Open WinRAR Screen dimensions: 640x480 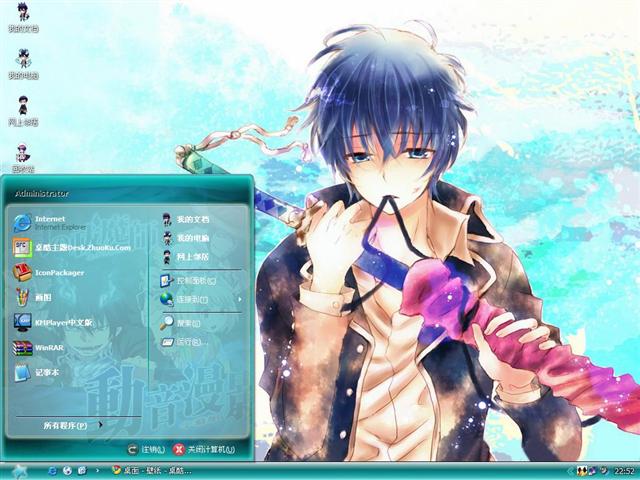point(48,348)
